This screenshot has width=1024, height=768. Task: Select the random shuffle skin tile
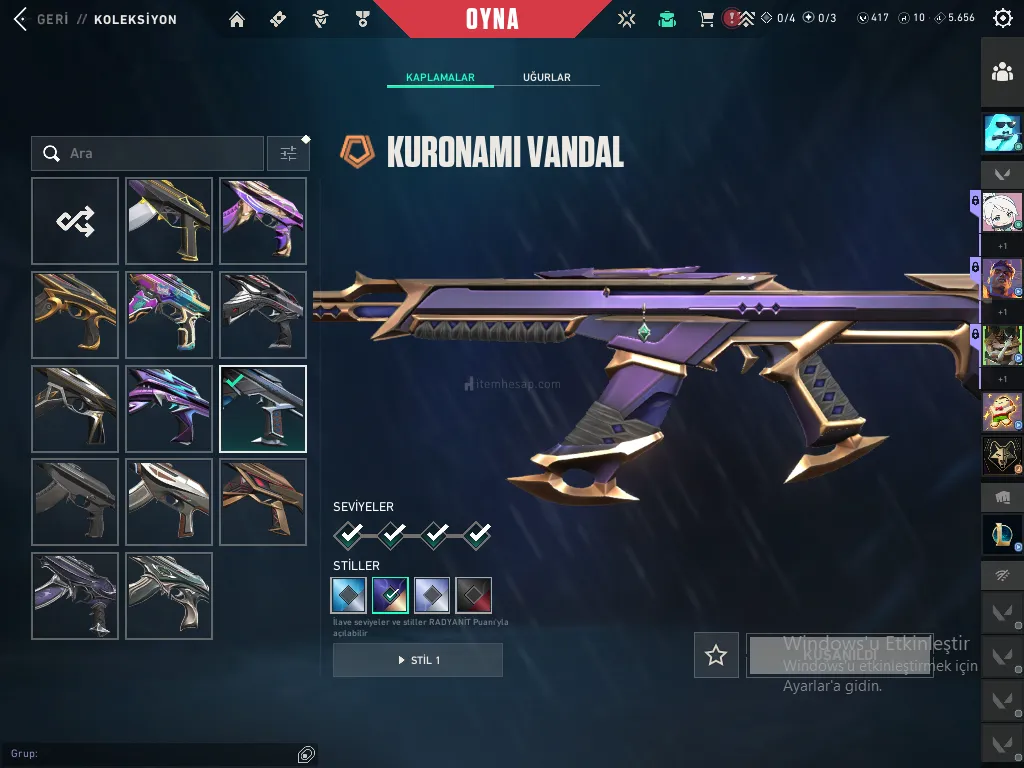coord(75,221)
